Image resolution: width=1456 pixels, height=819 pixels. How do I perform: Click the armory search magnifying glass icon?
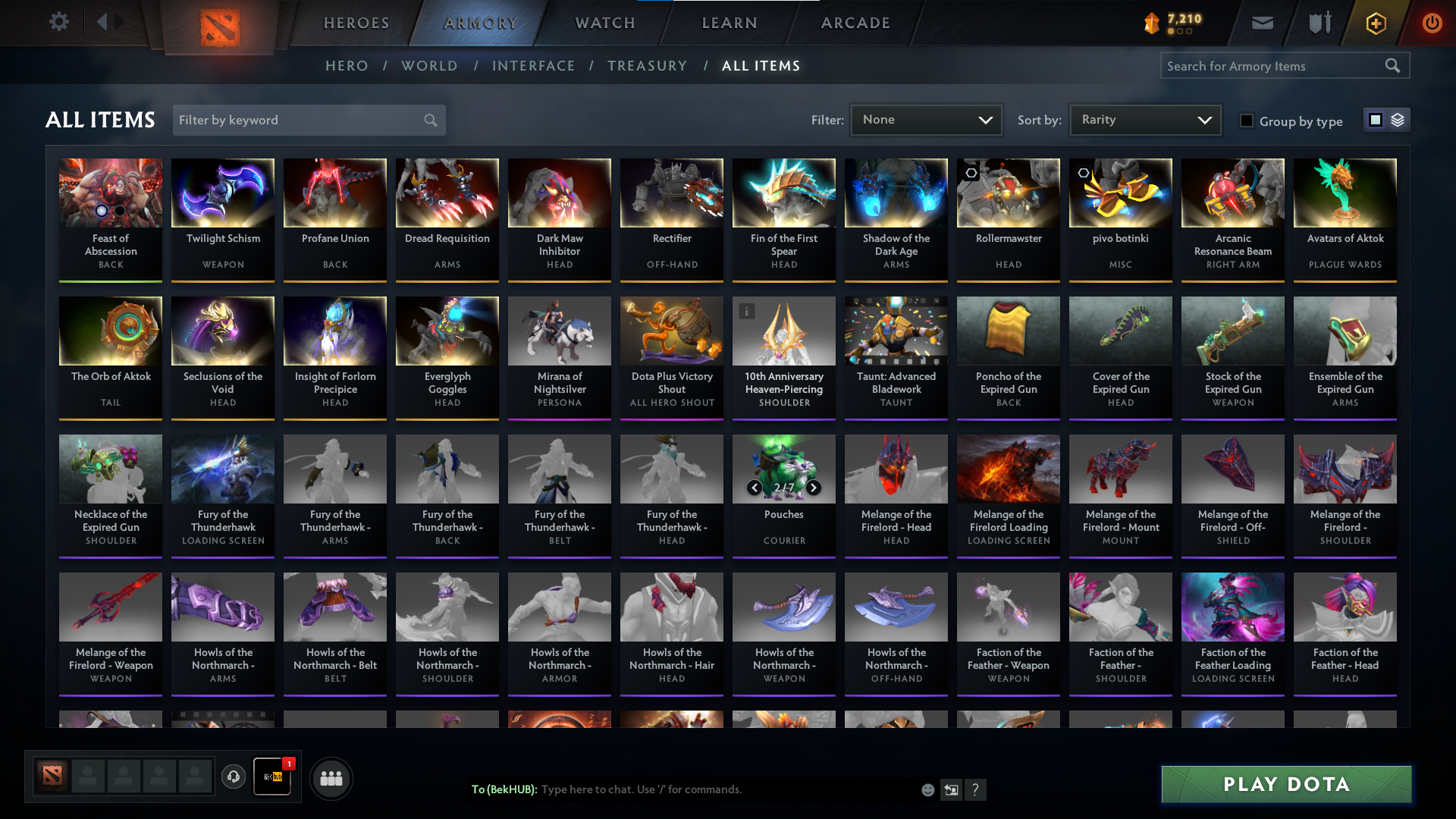(x=1394, y=65)
